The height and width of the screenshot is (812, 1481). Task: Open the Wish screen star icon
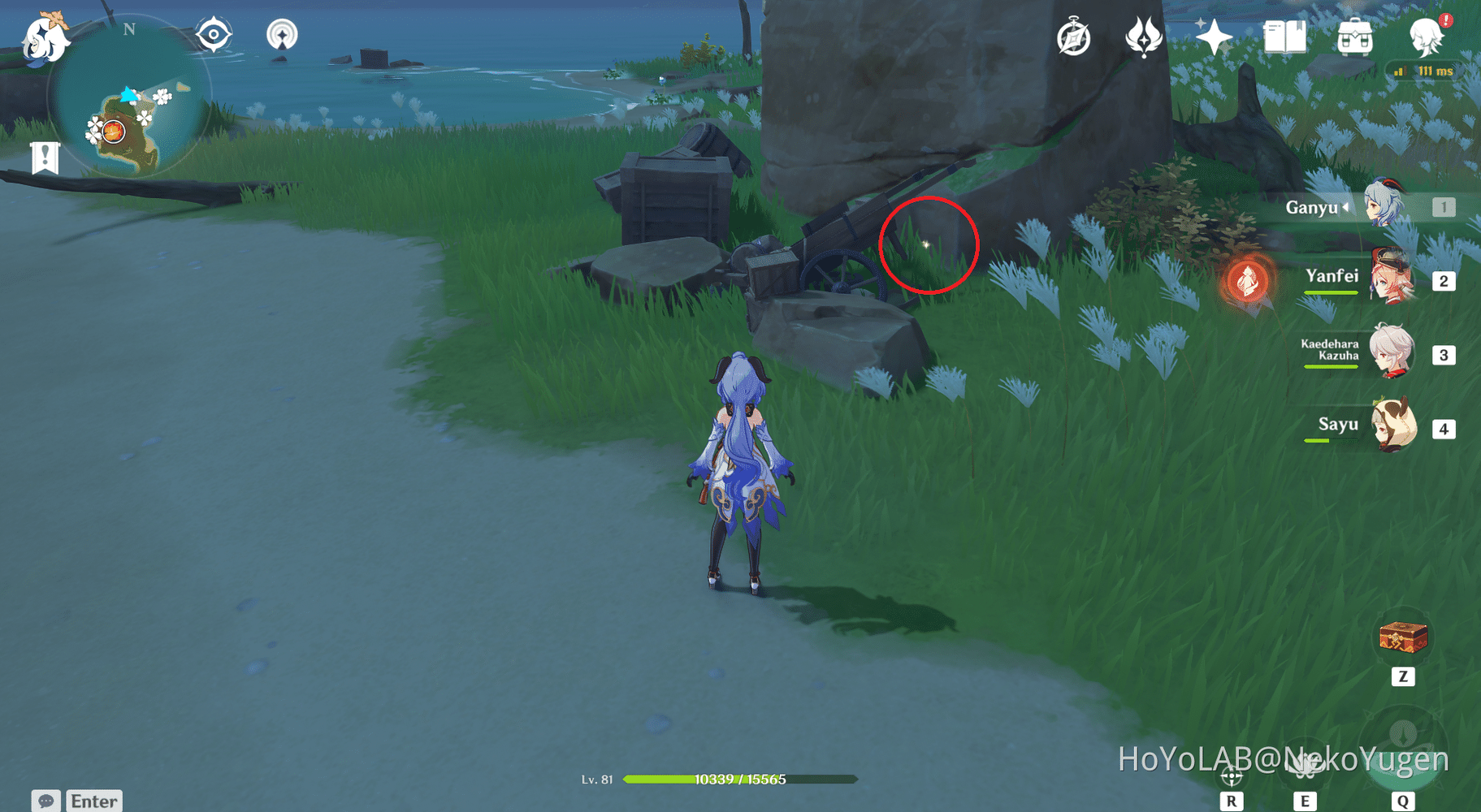point(1215,36)
